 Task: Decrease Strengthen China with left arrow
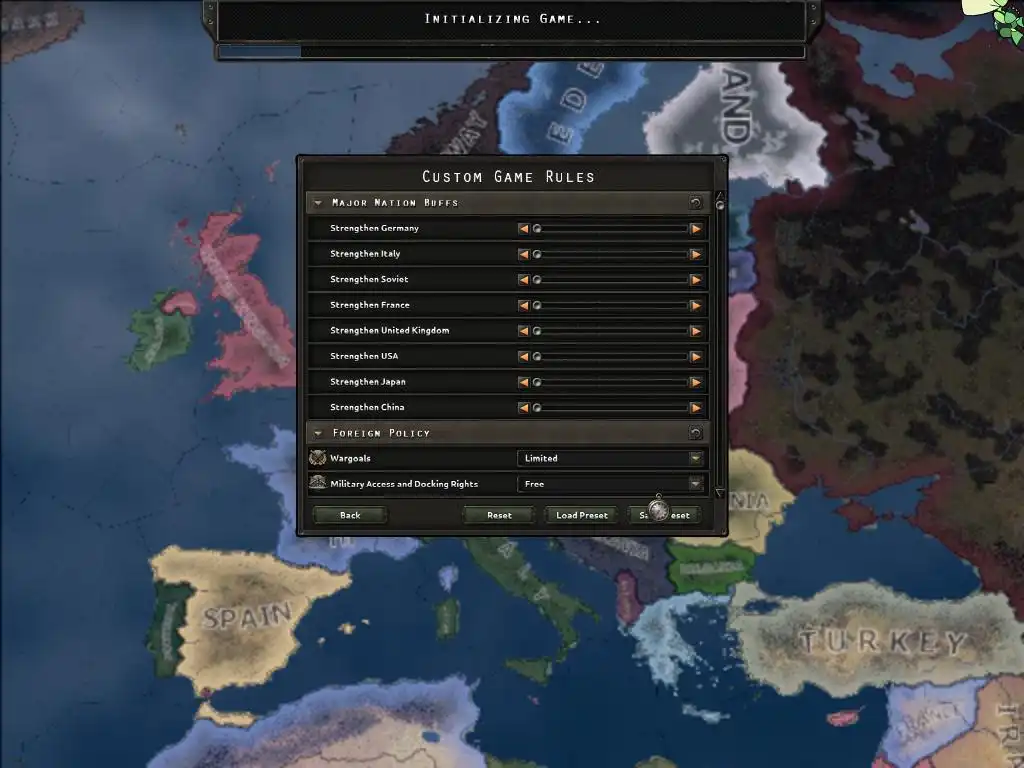pyautogui.click(x=524, y=407)
